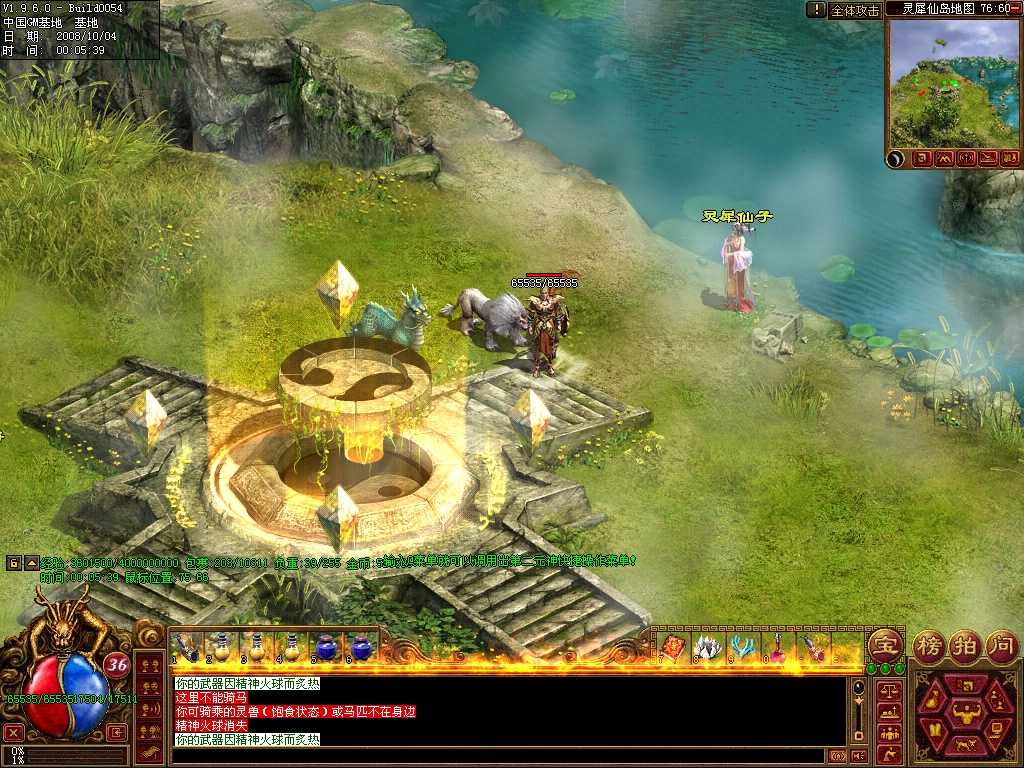Click the chat message input bar
The height and width of the screenshot is (768, 1024).
coord(500,756)
